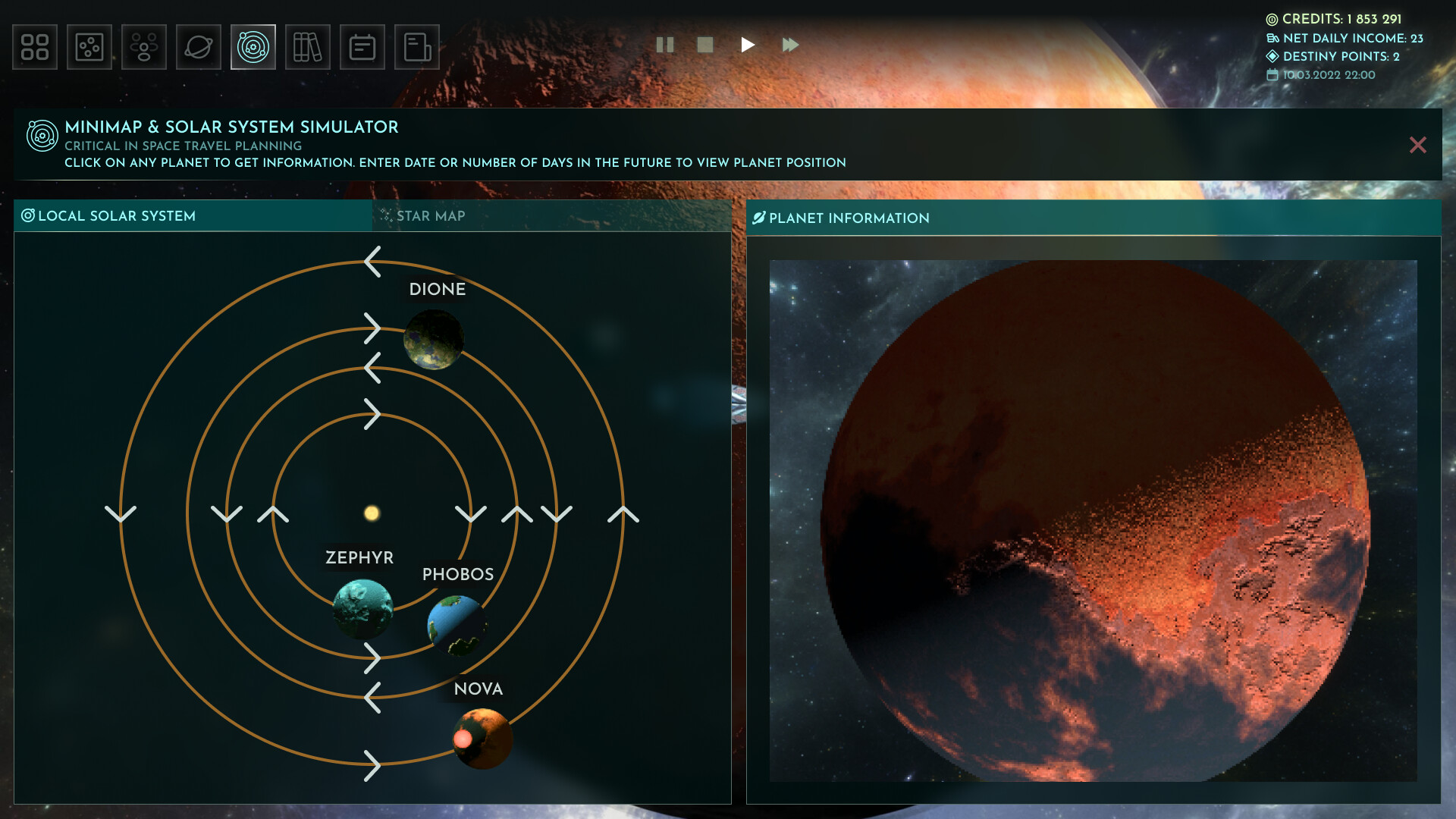Pause the time simulation
This screenshot has height=819, width=1456.
point(666,45)
